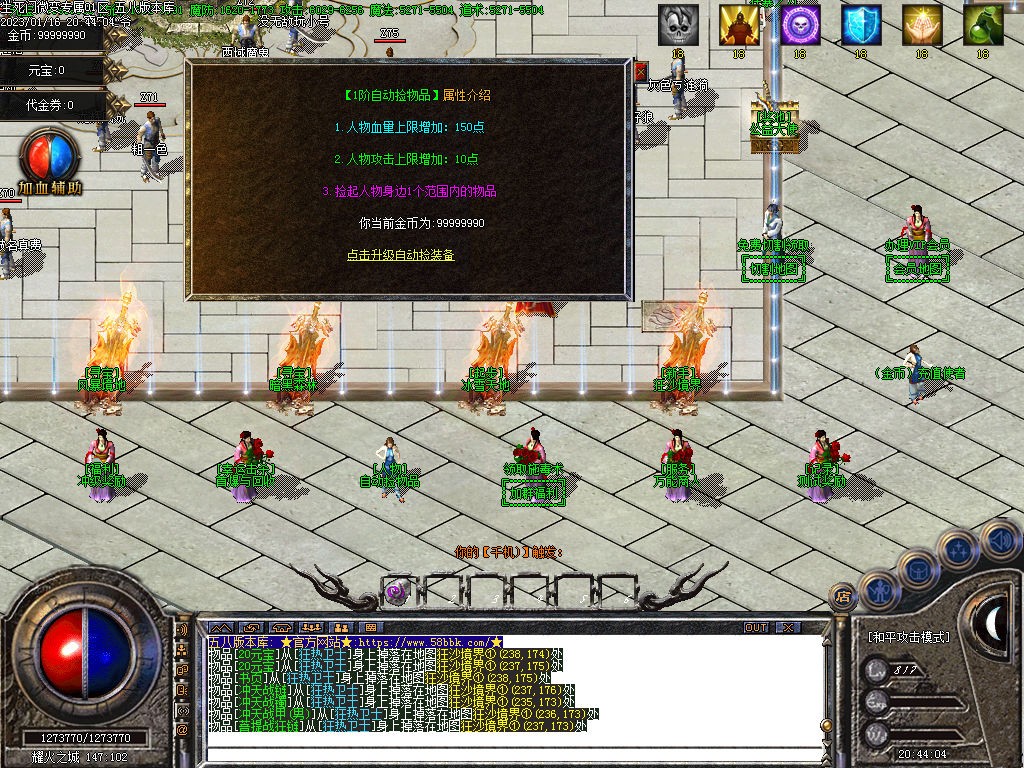Click the arrow button beside 金币 counter
Screen dimensions: 1024x768
click(117, 36)
